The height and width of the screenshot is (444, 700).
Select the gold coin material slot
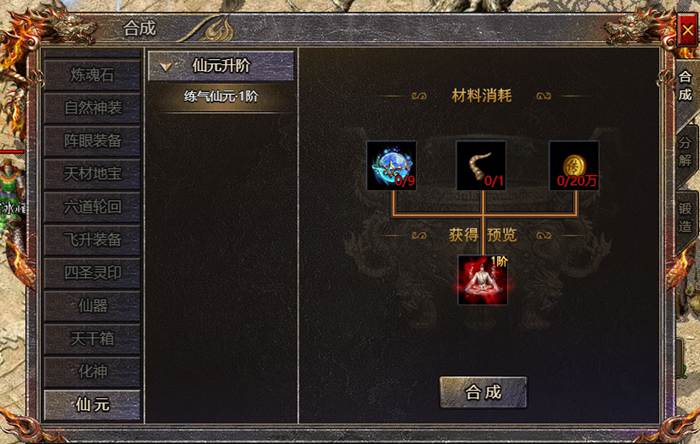(x=574, y=165)
